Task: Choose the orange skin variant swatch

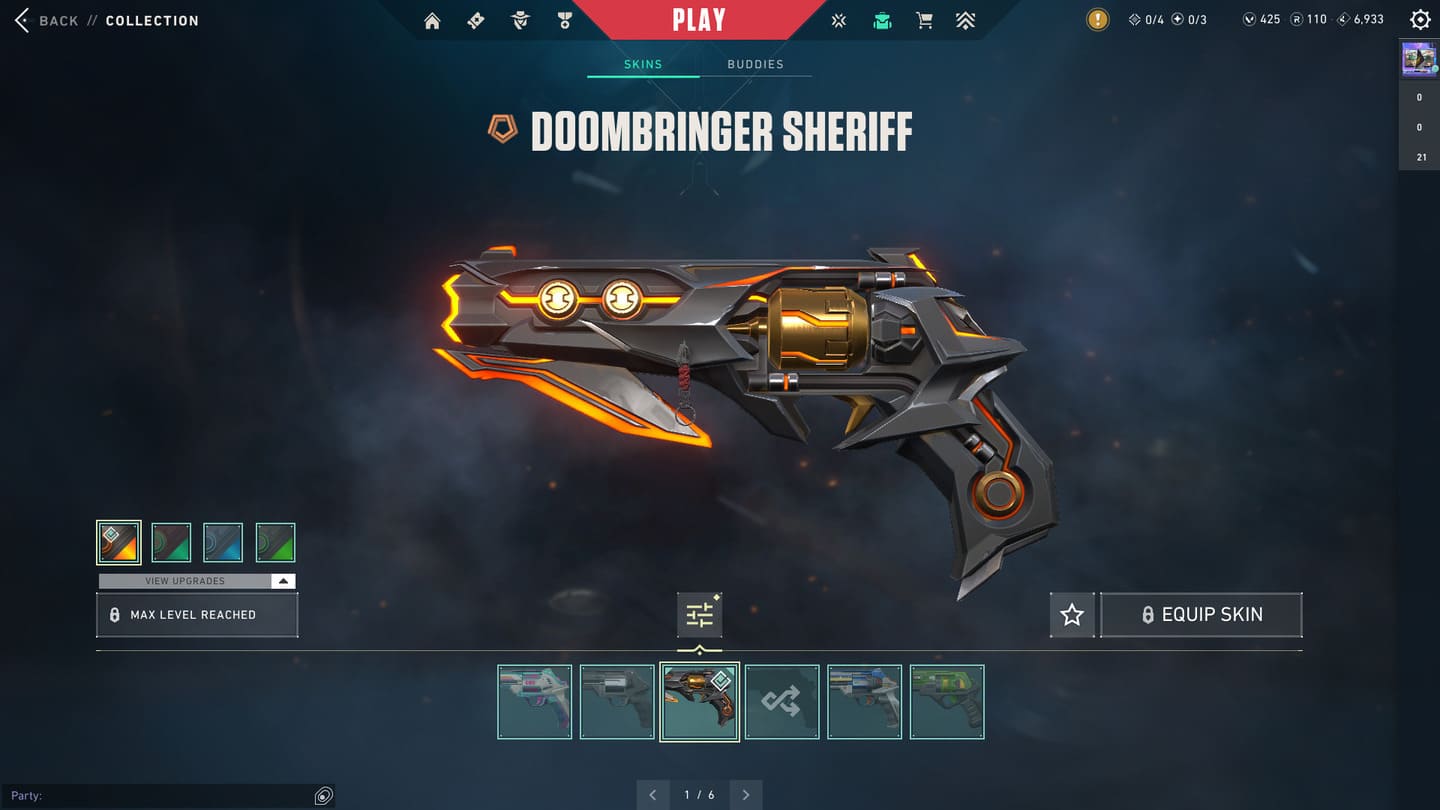Action: tap(119, 542)
